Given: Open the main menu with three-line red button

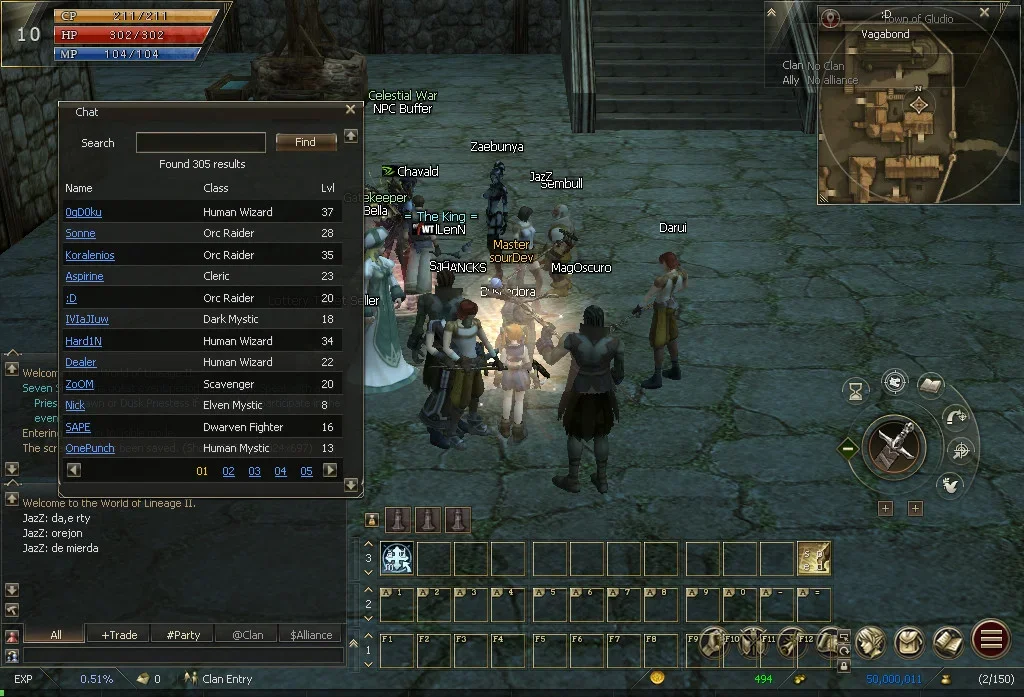Looking at the screenshot, I should tap(990, 640).
